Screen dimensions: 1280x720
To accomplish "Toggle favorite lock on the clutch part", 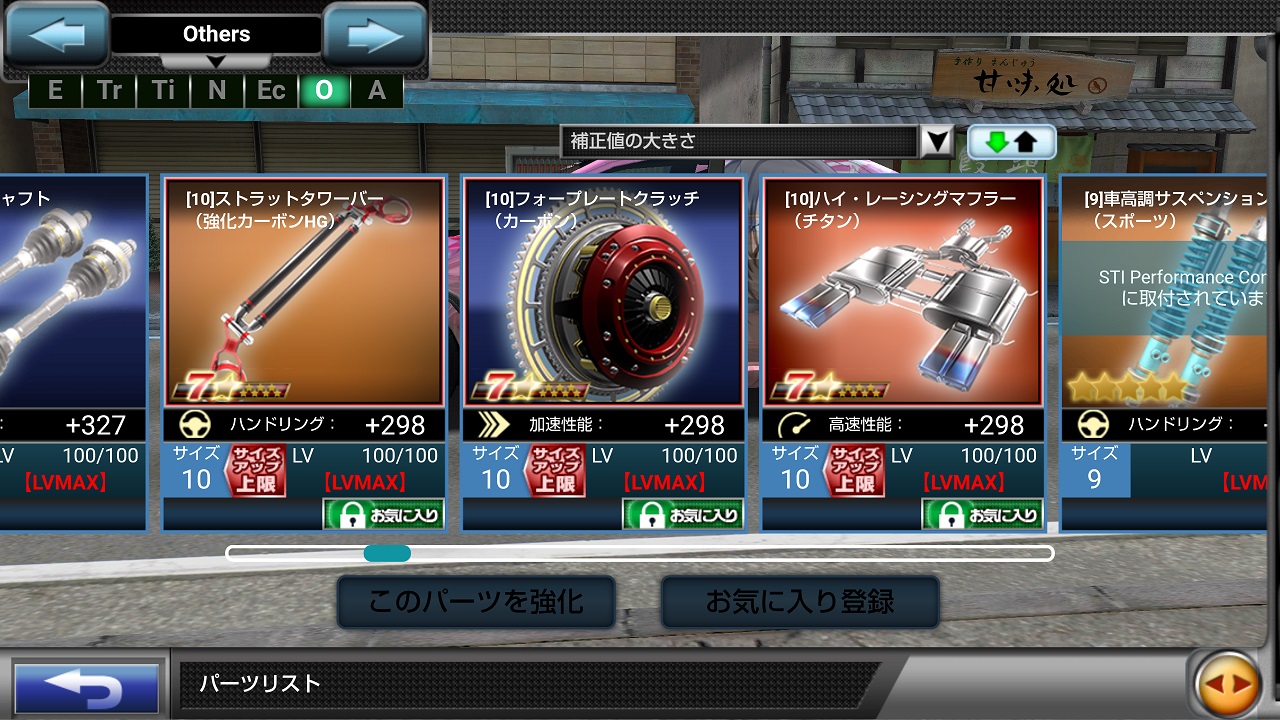I will (685, 515).
